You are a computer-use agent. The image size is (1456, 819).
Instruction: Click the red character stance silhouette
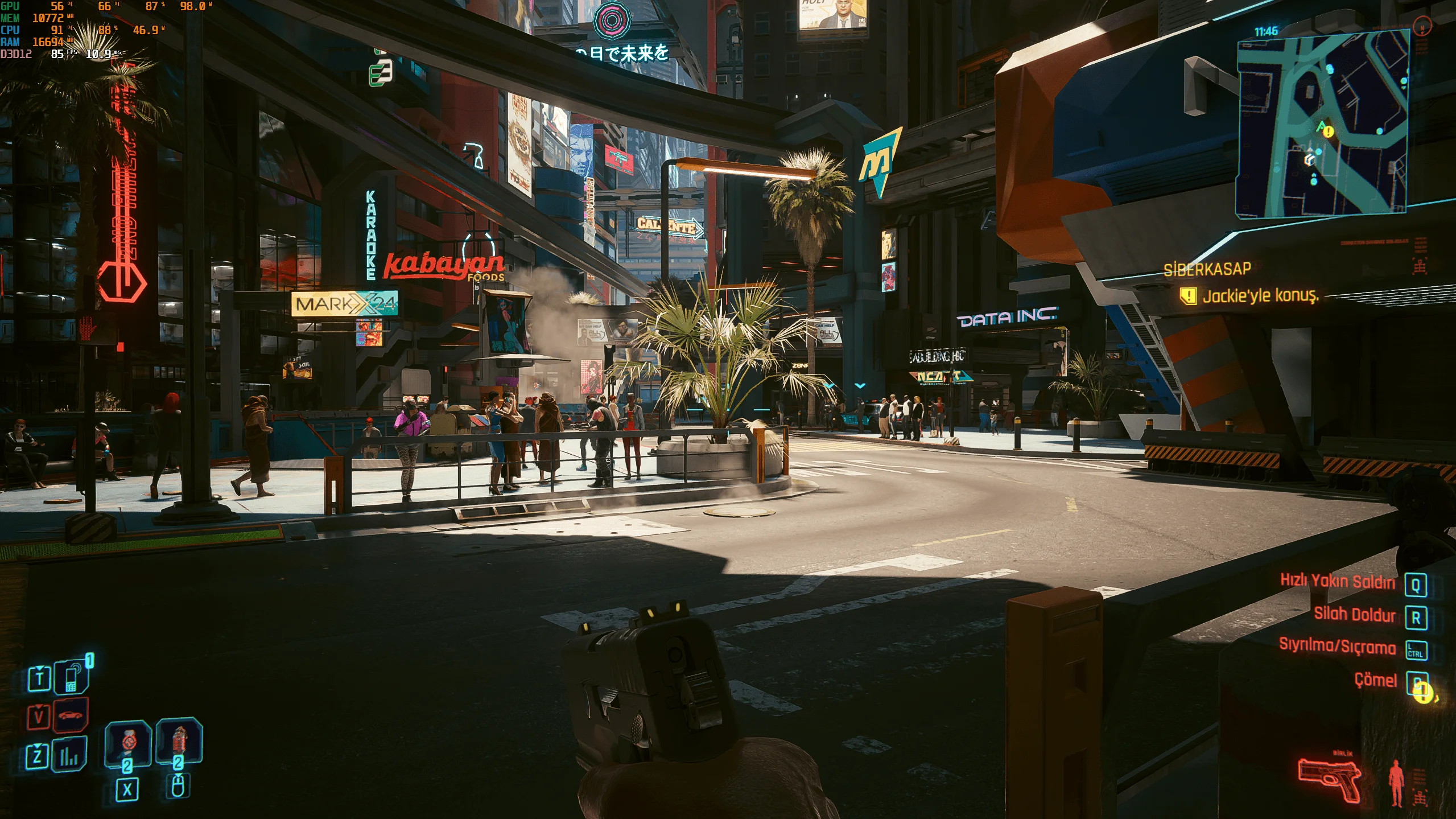pos(1396,783)
